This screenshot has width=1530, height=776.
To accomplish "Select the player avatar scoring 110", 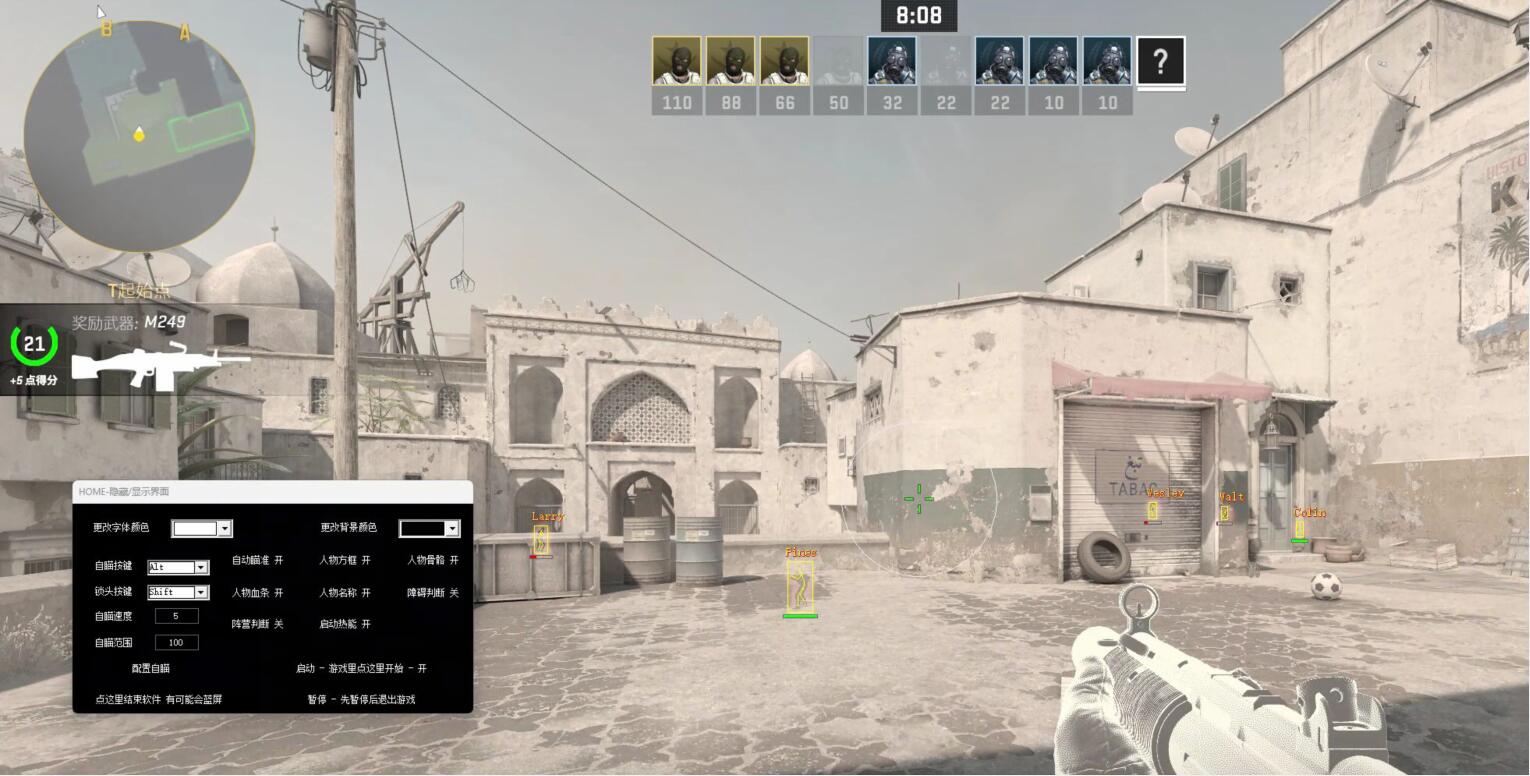I will pyautogui.click(x=677, y=61).
